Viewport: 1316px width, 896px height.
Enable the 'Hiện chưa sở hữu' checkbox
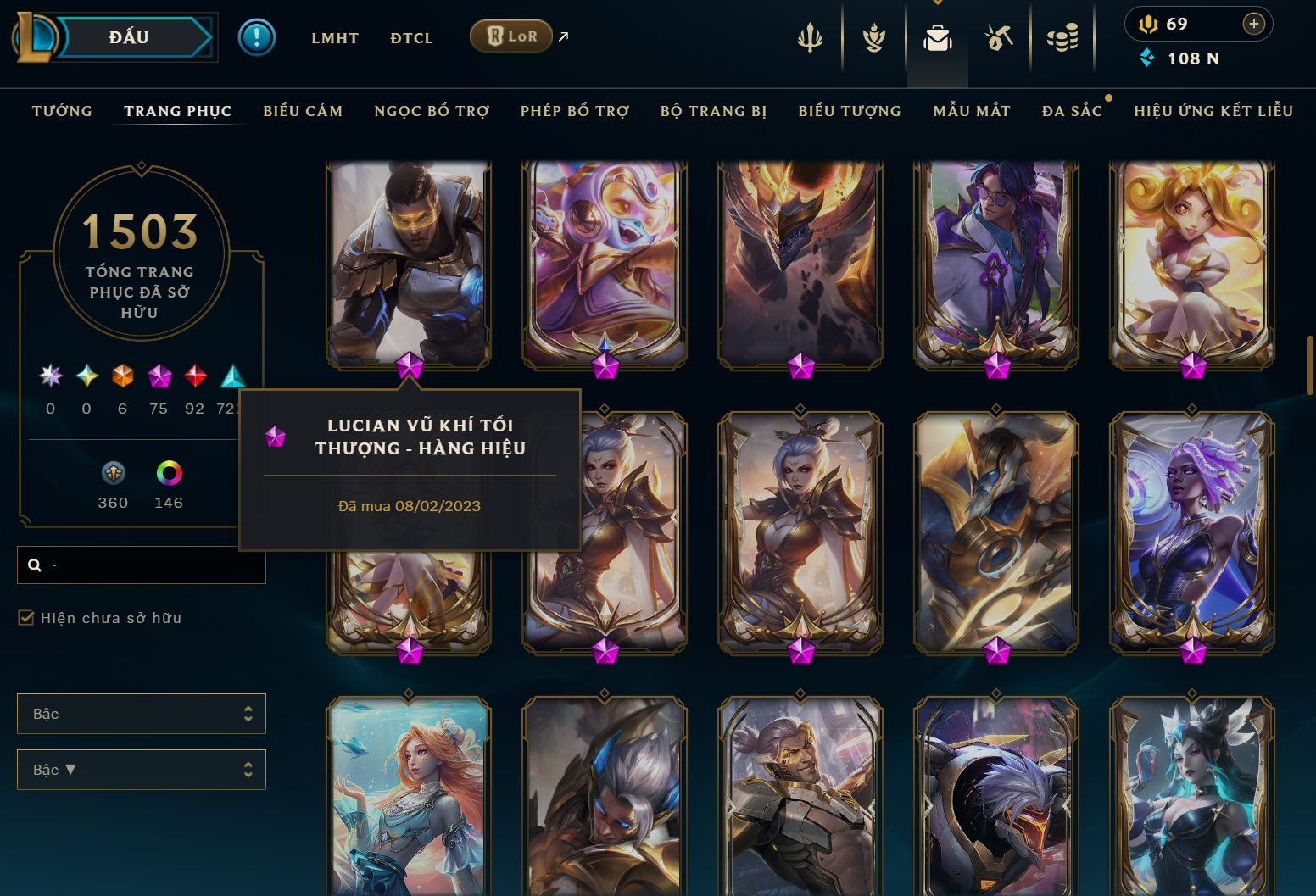(x=26, y=618)
